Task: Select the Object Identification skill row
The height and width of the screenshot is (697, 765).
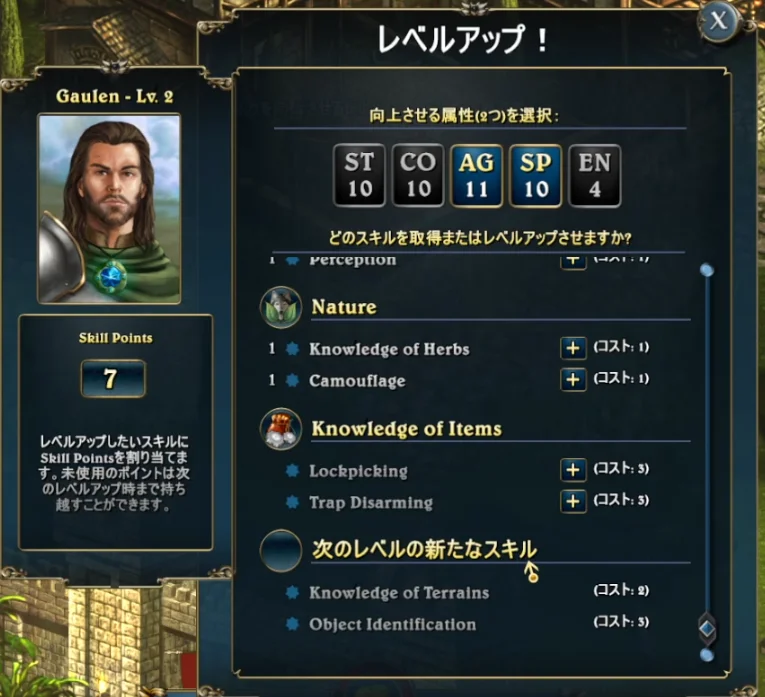Action: tap(392, 624)
